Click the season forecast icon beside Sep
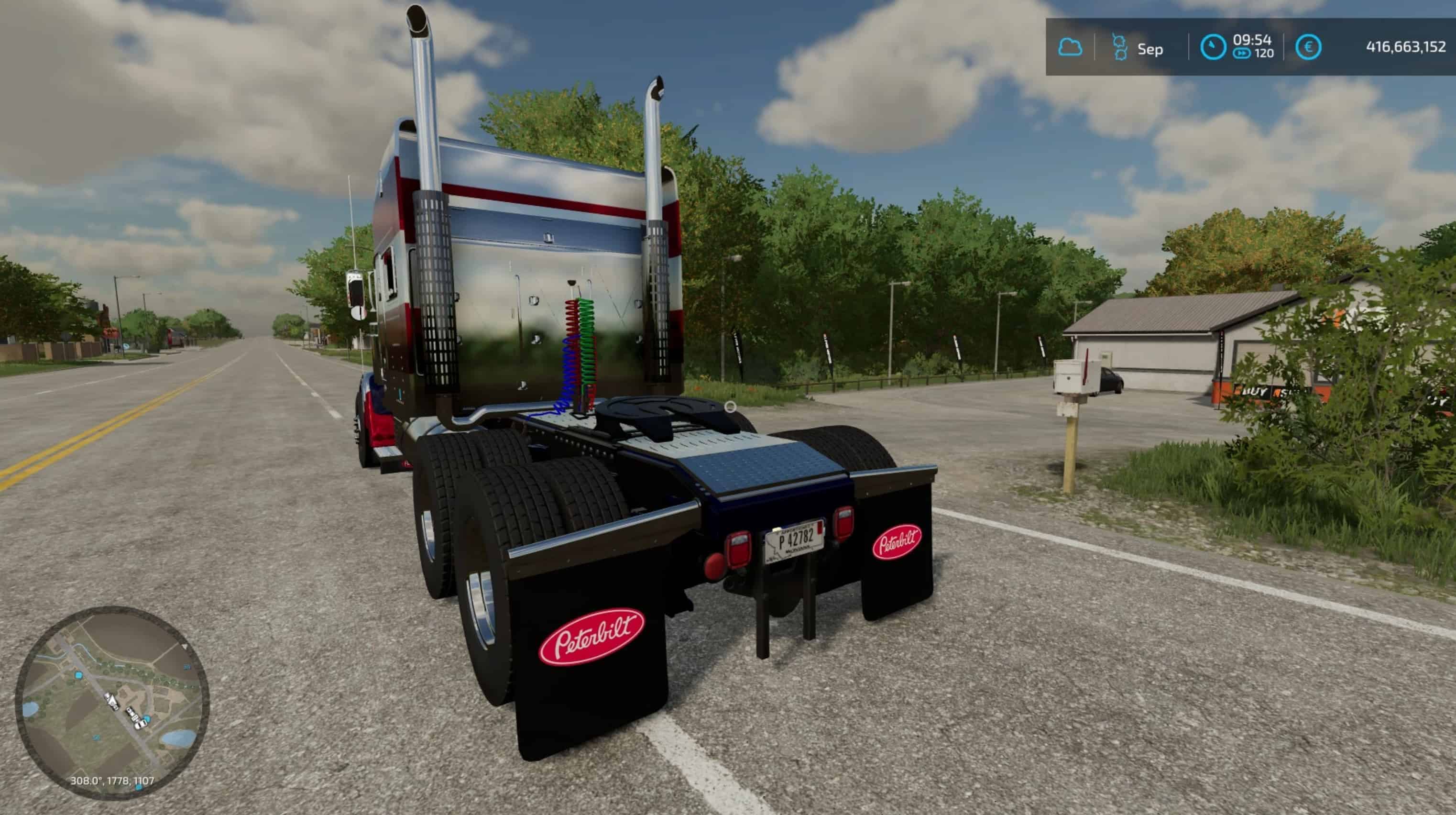Screen dimensions: 1456x815 click(x=1119, y=47)
